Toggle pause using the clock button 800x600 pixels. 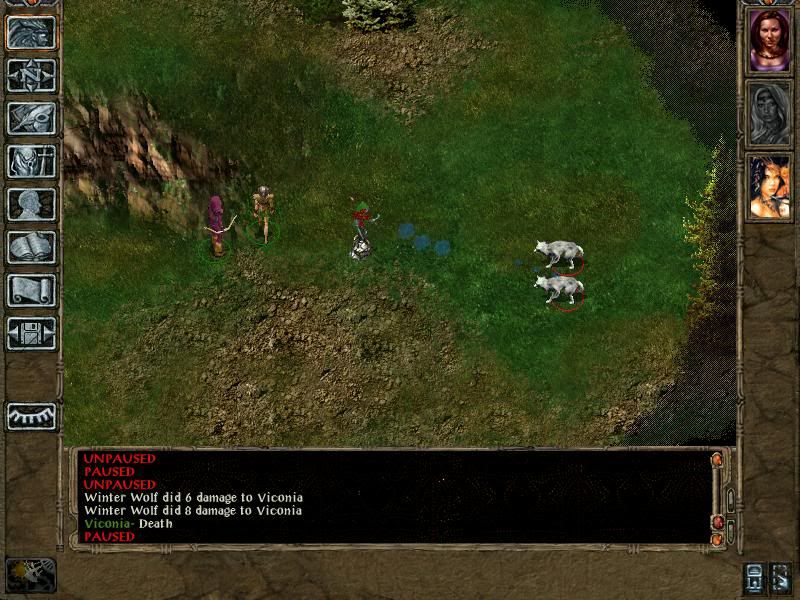click(31, 574)
